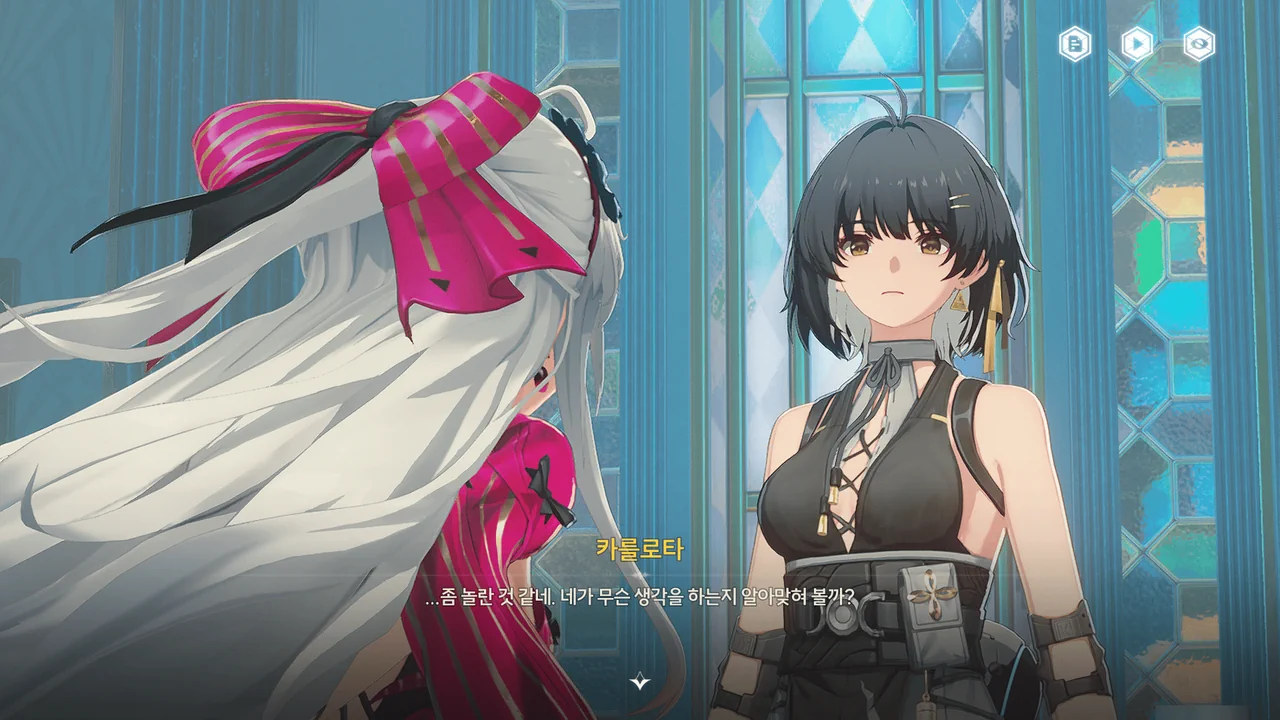Image resolution: width=1280 pixels, height=720 pixels.
Task: Continue dialogue via the diamond arrow
Action: click(x=640, y=682)
